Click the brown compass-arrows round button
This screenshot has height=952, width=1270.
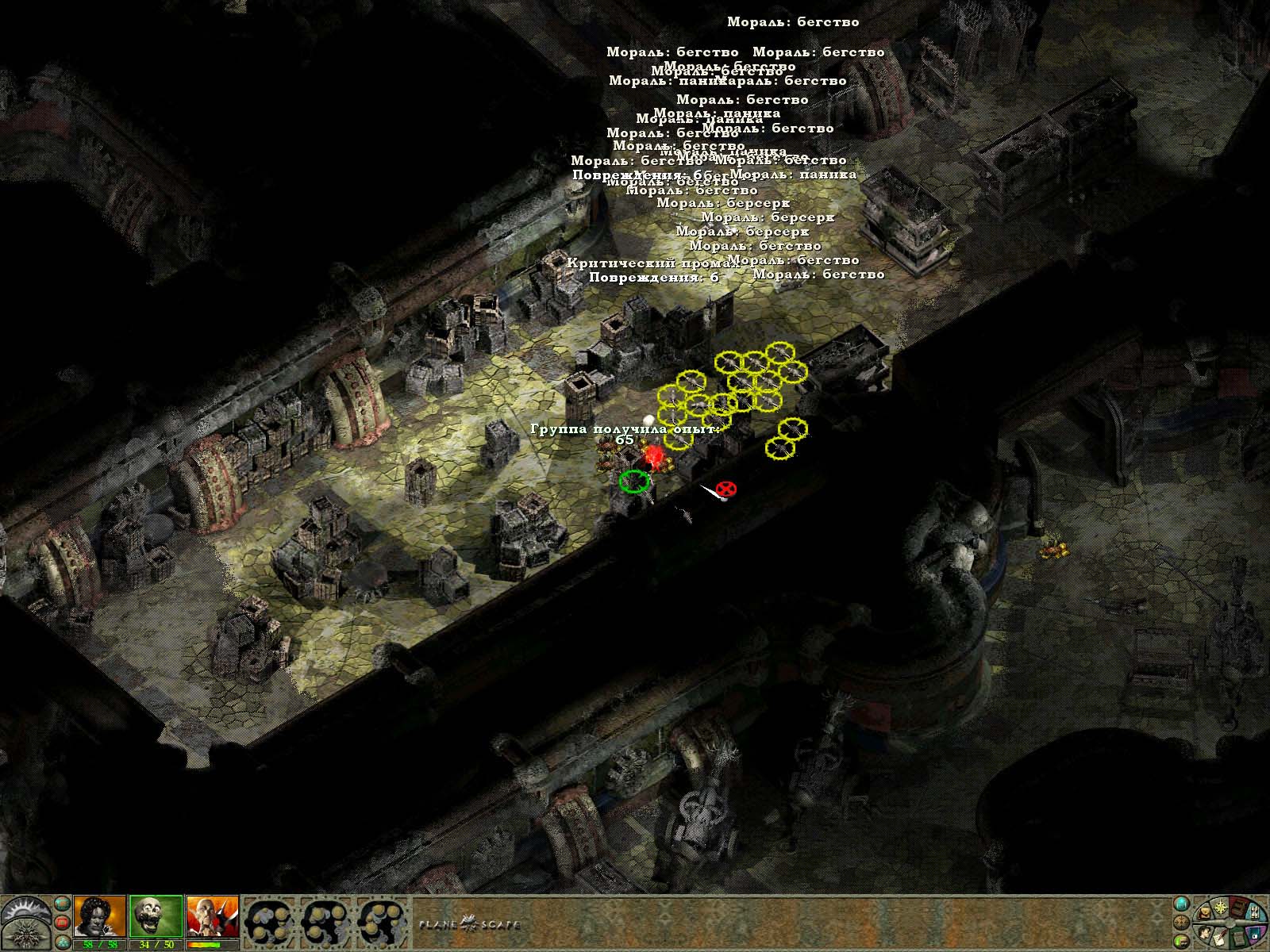[x=1182, y=923]
